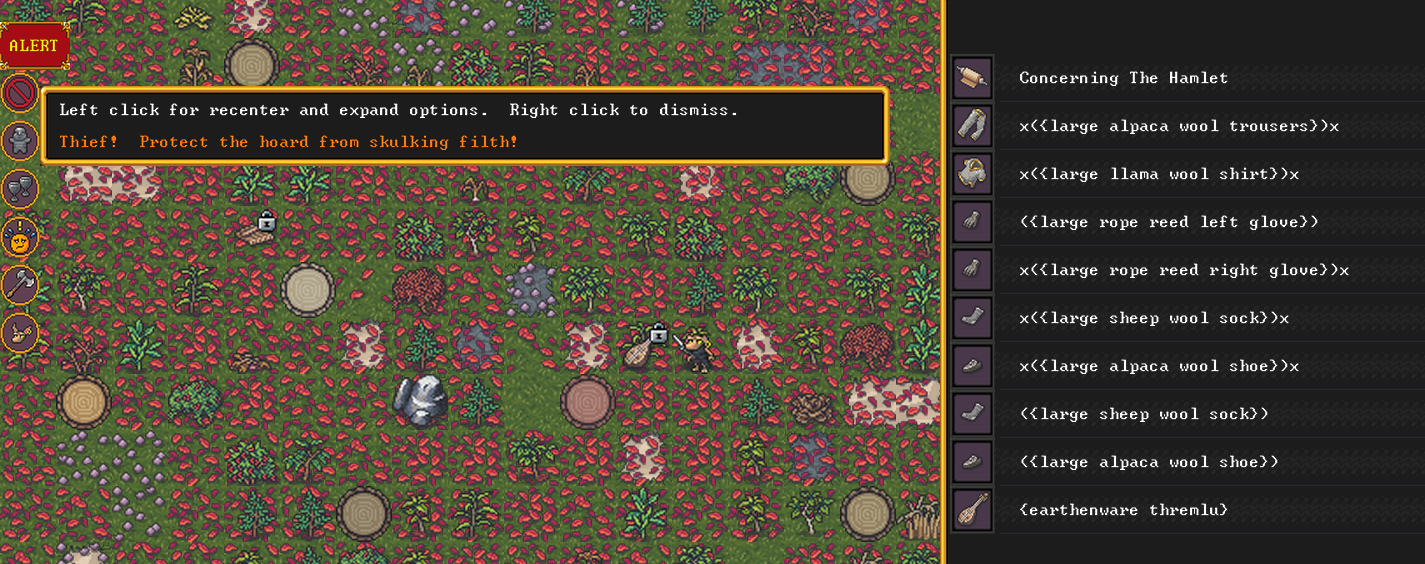Screen dimensions: 1425x564
Task: Open the red prohibition circle alert
Action: pos(20,95)
